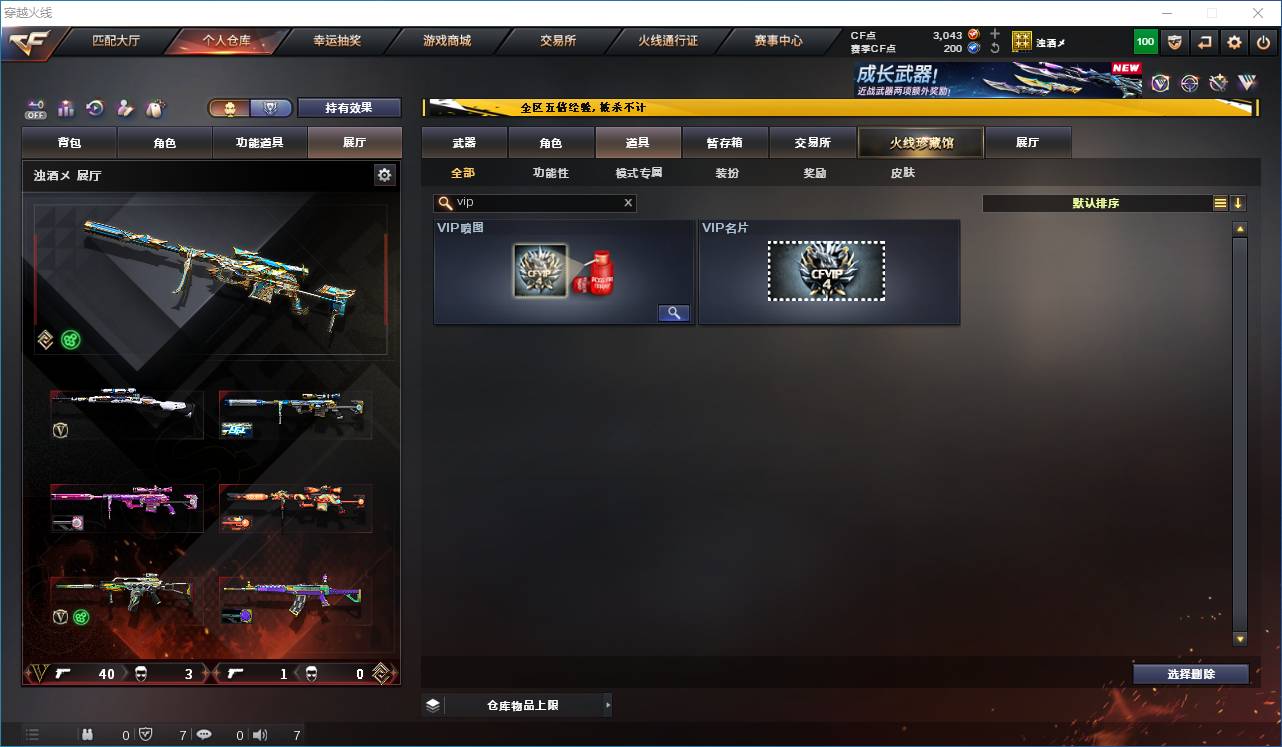The height and width of the screenshot is (747, 1282).
Task: Select the helmet side of the display toggle
Action: pos(230,107)
